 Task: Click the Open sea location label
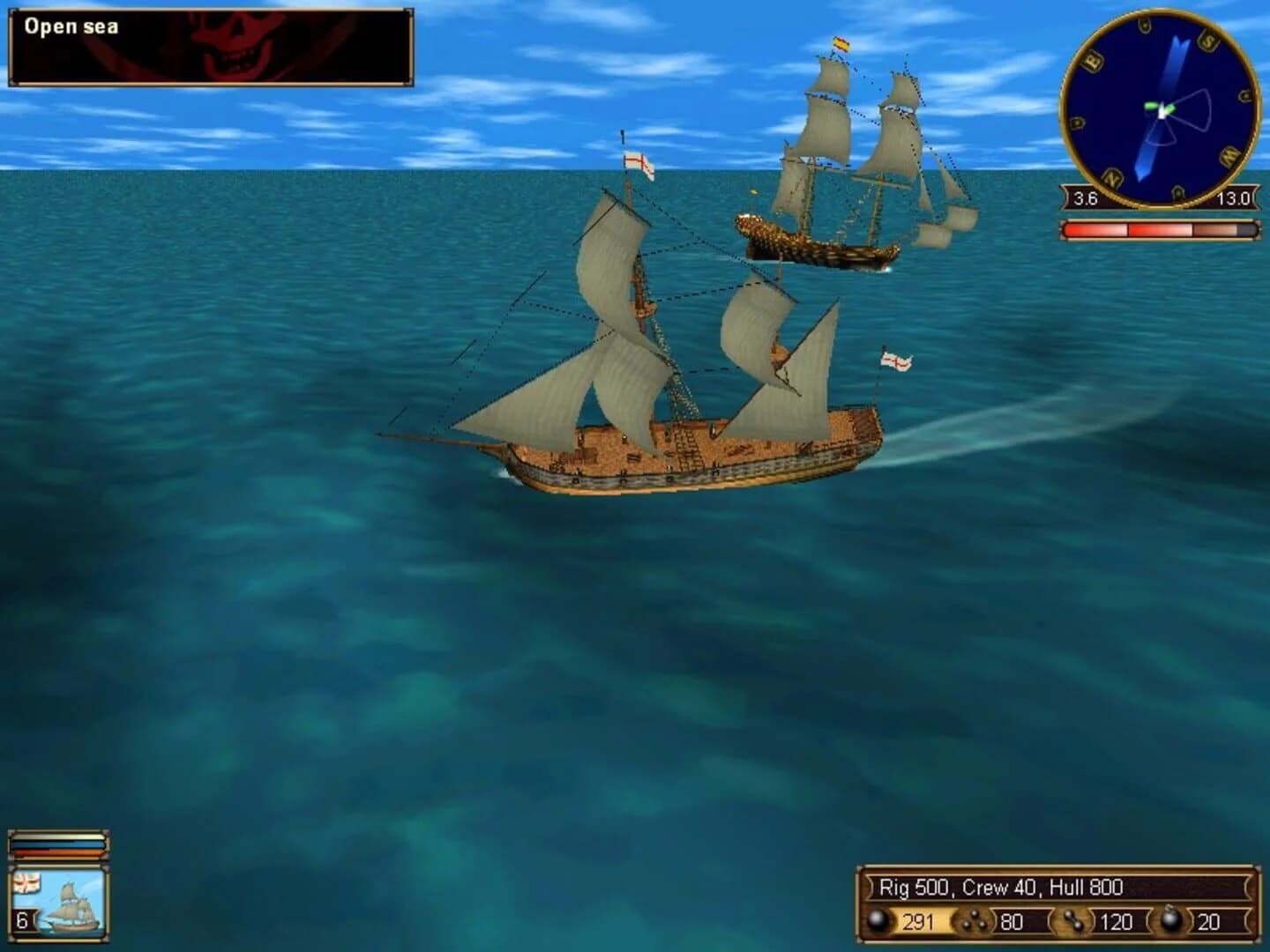(x=72, y=27)
